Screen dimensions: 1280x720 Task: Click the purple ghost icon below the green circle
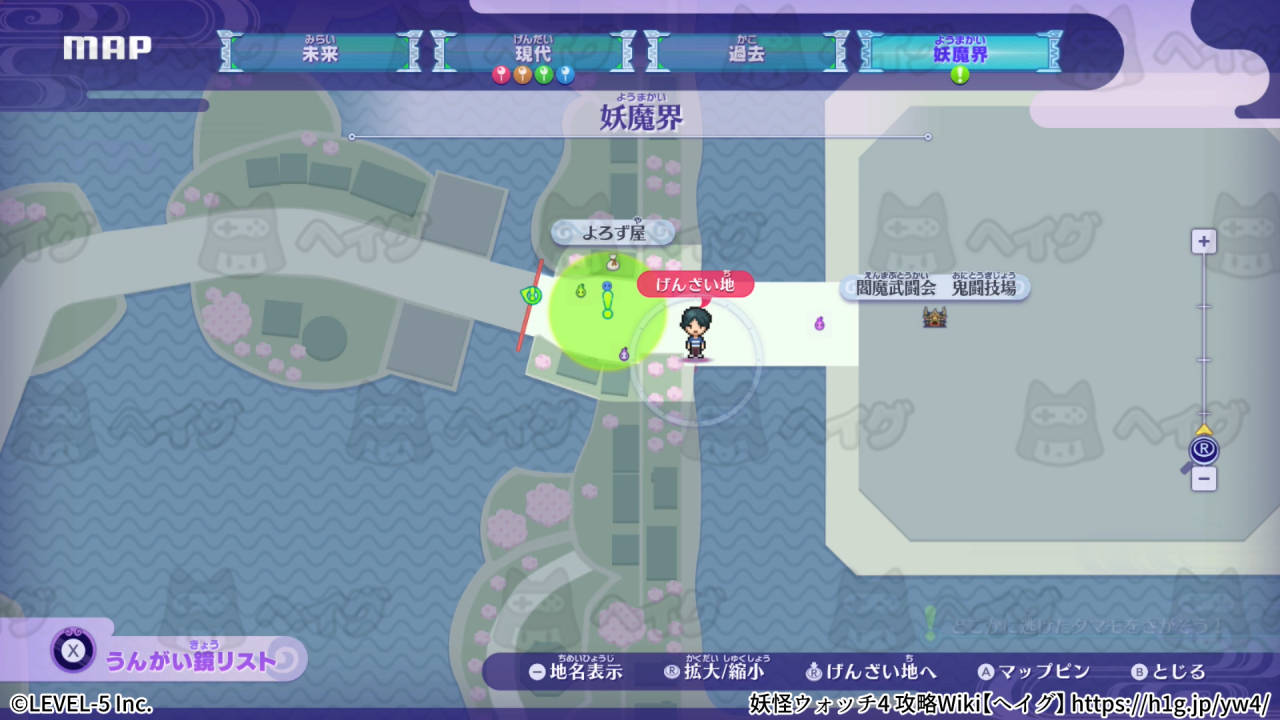pos(622,353)
